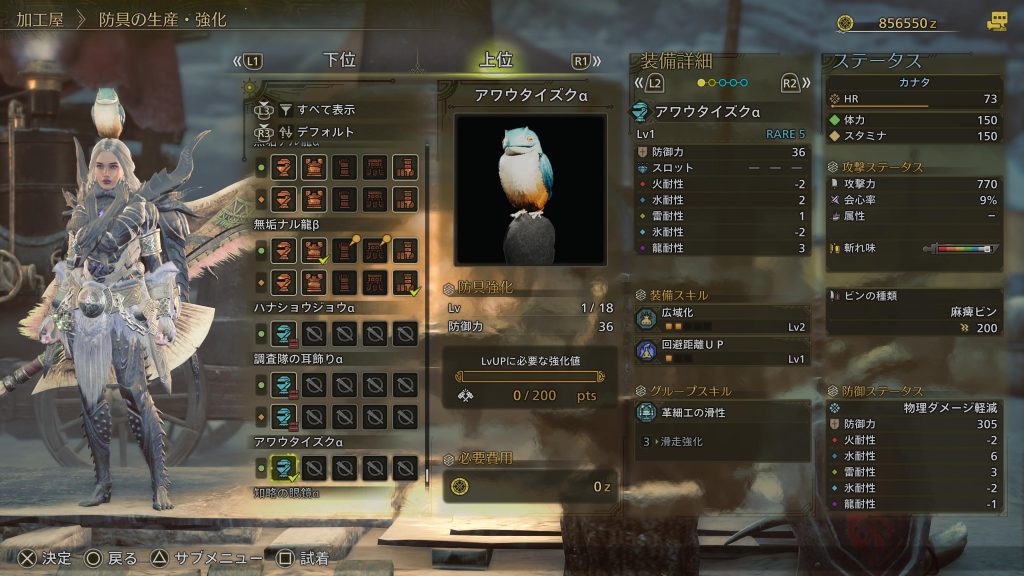
Task: Select the 回避距離UP skill entry
Action: [x=722, y=351]
